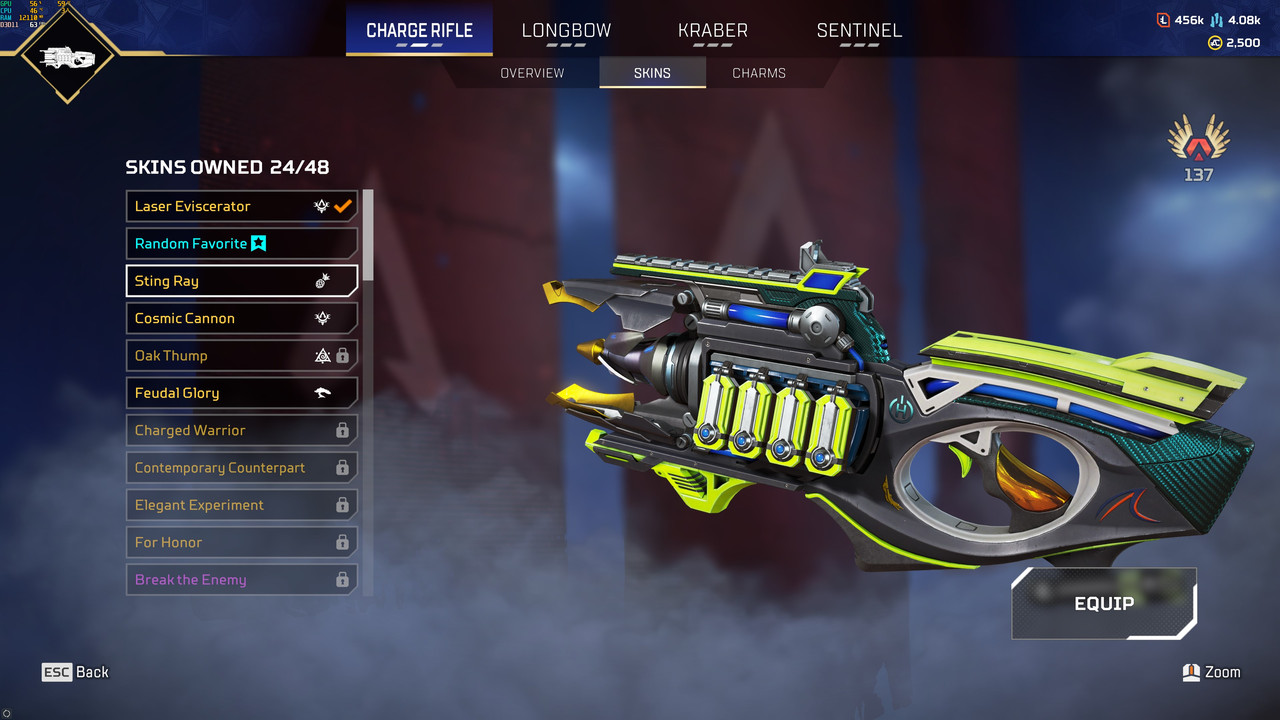This screenshot has width=1280, height=720.
Task: Choose the Feudal Glory skin
Action: pyautogui.click(x=241, y=393)
